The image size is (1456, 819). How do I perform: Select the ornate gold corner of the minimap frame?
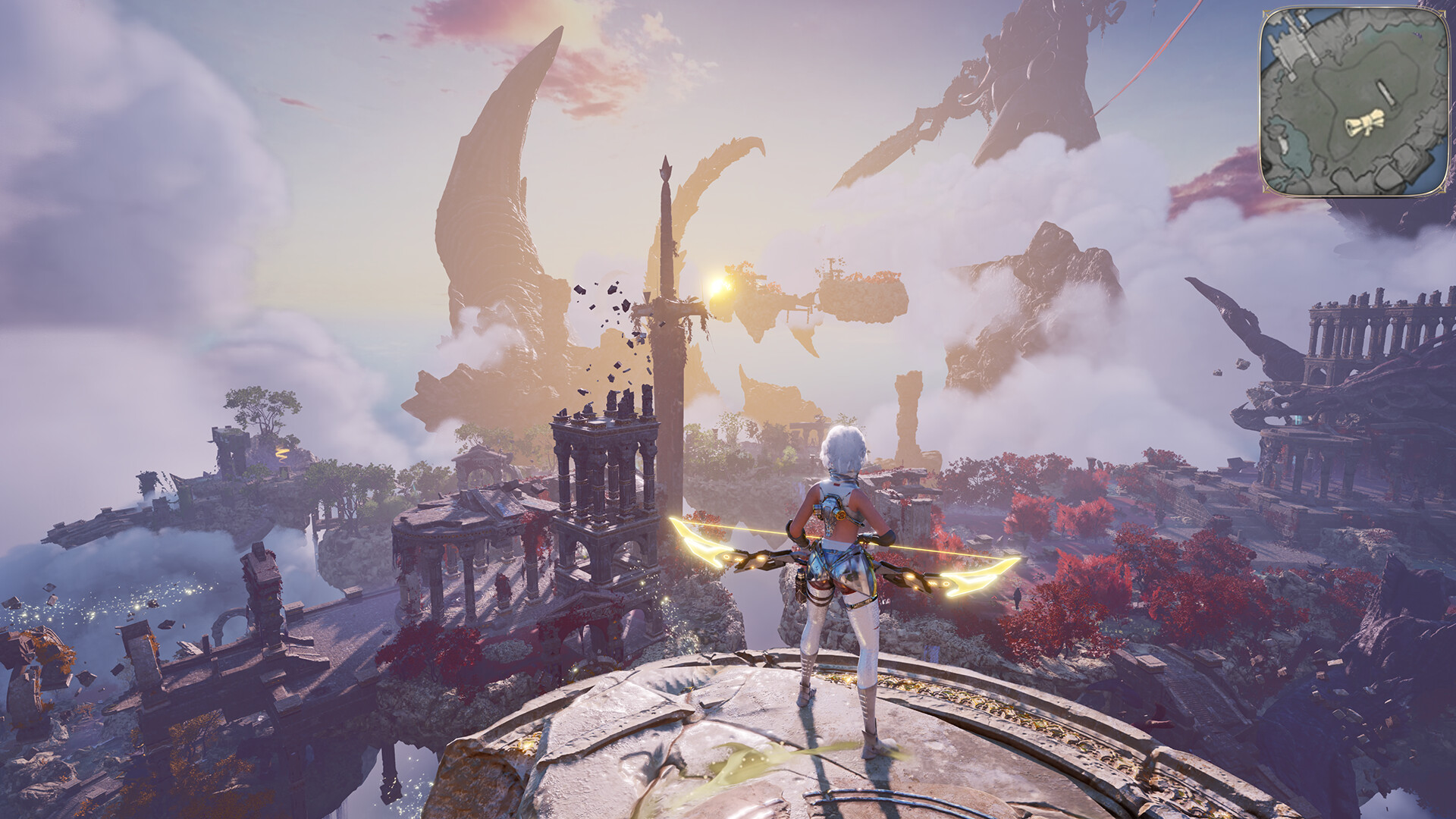click(1266, 14)
